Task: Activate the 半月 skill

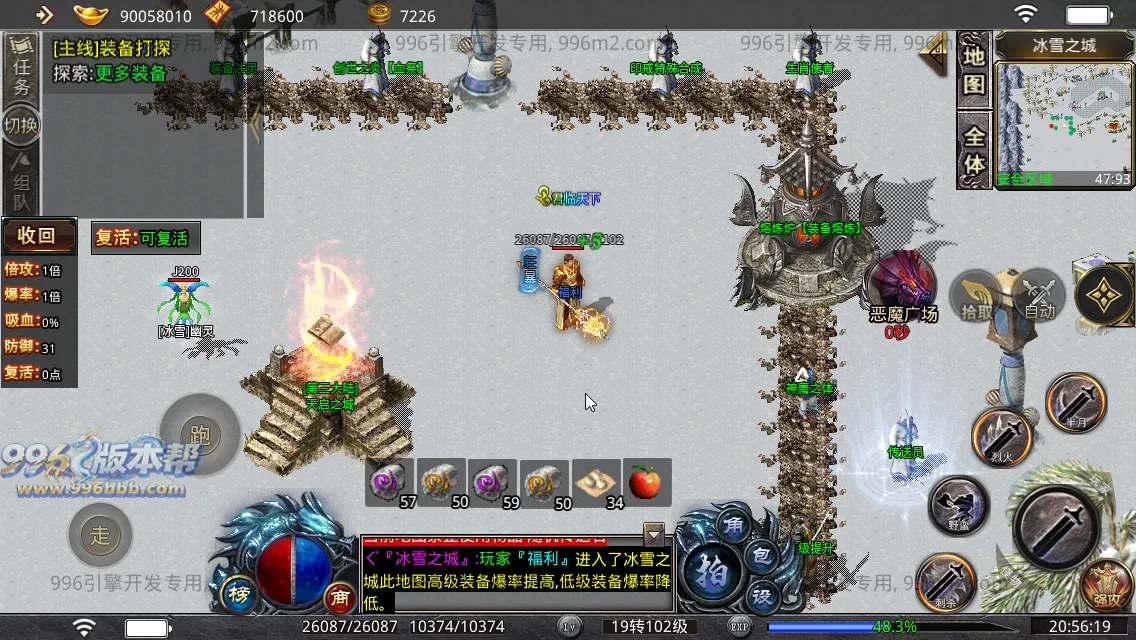Action: coord(1076,402)
